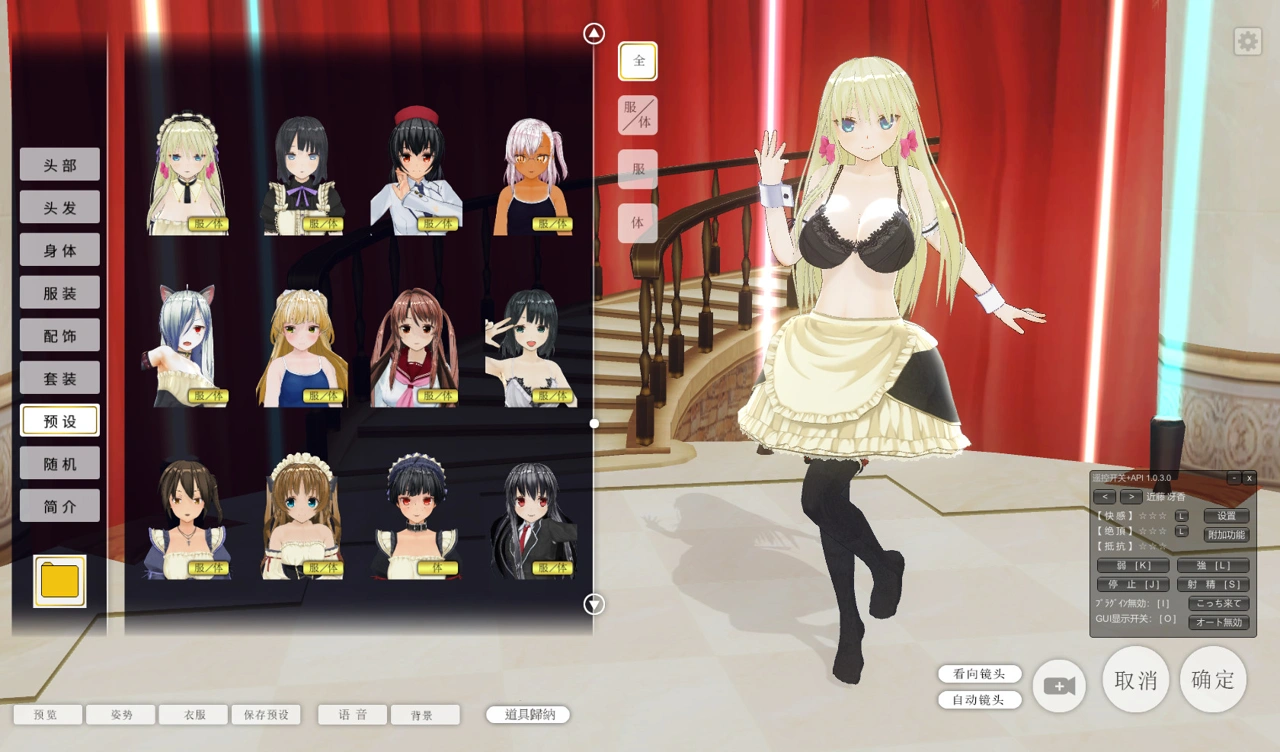Cancel with the 取消 button

[1136, 680]
